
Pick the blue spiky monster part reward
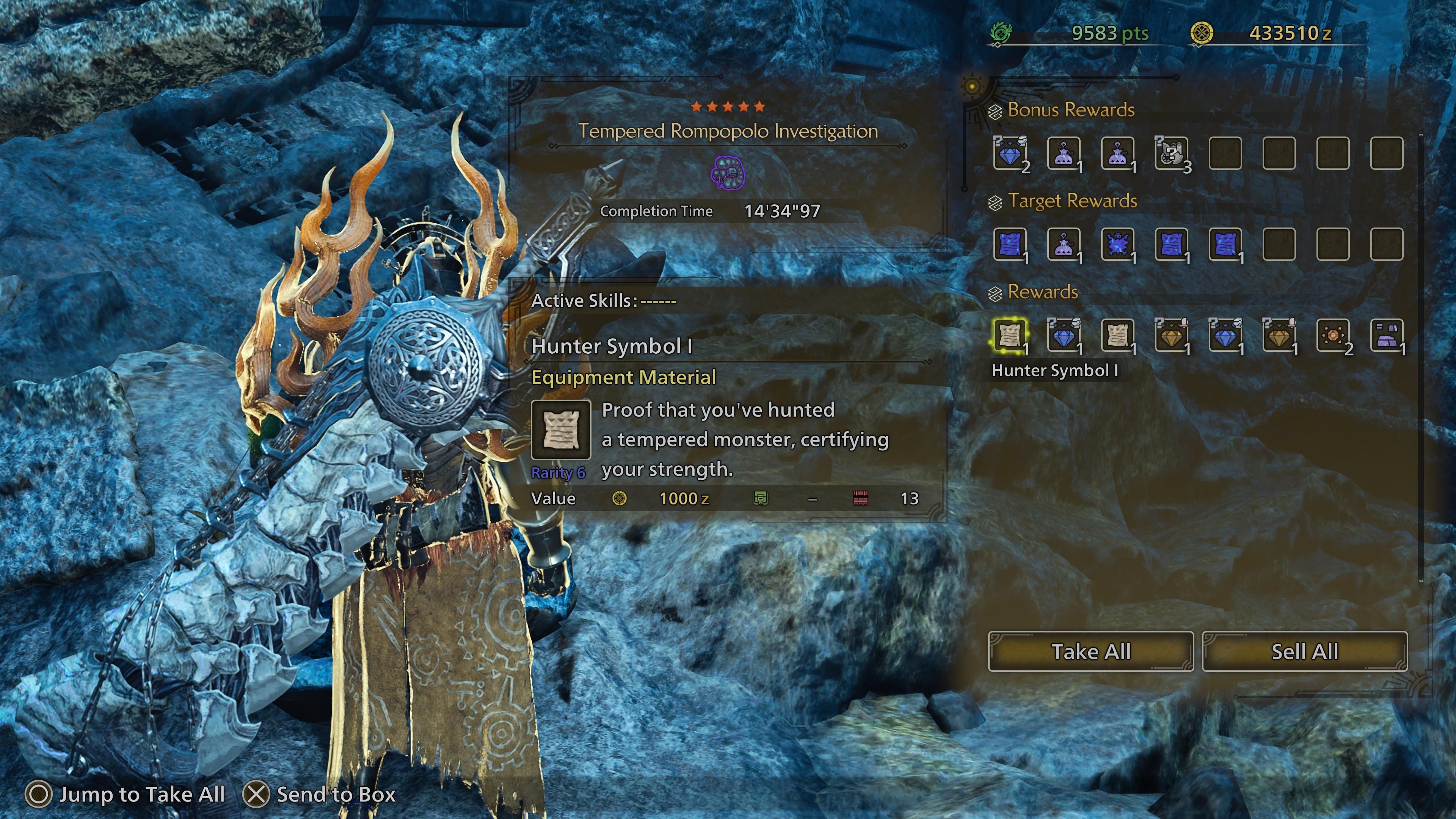(x=1117, y=245)
